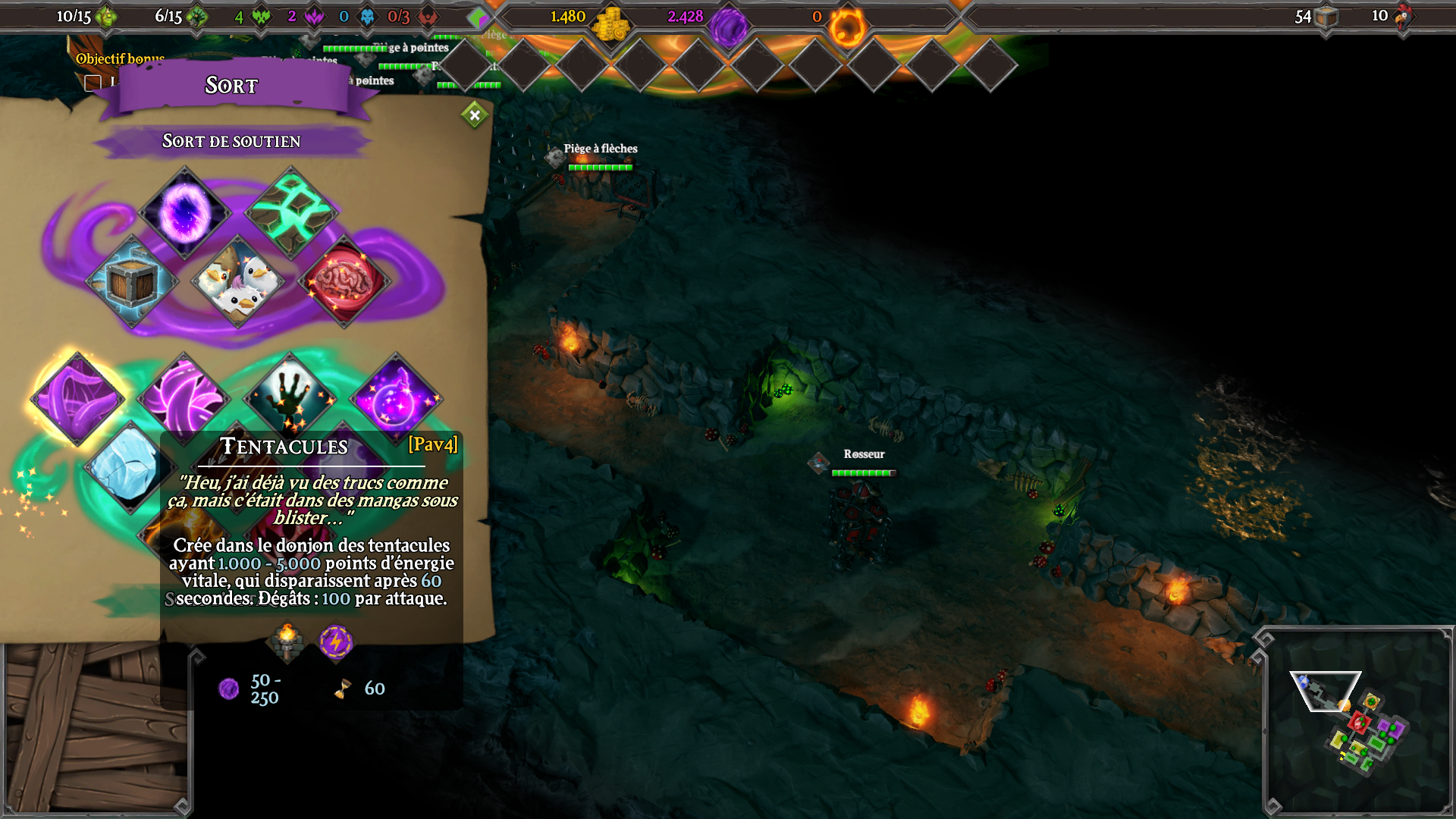Choose the green cracked ground spell

click(x=291, y=212)
